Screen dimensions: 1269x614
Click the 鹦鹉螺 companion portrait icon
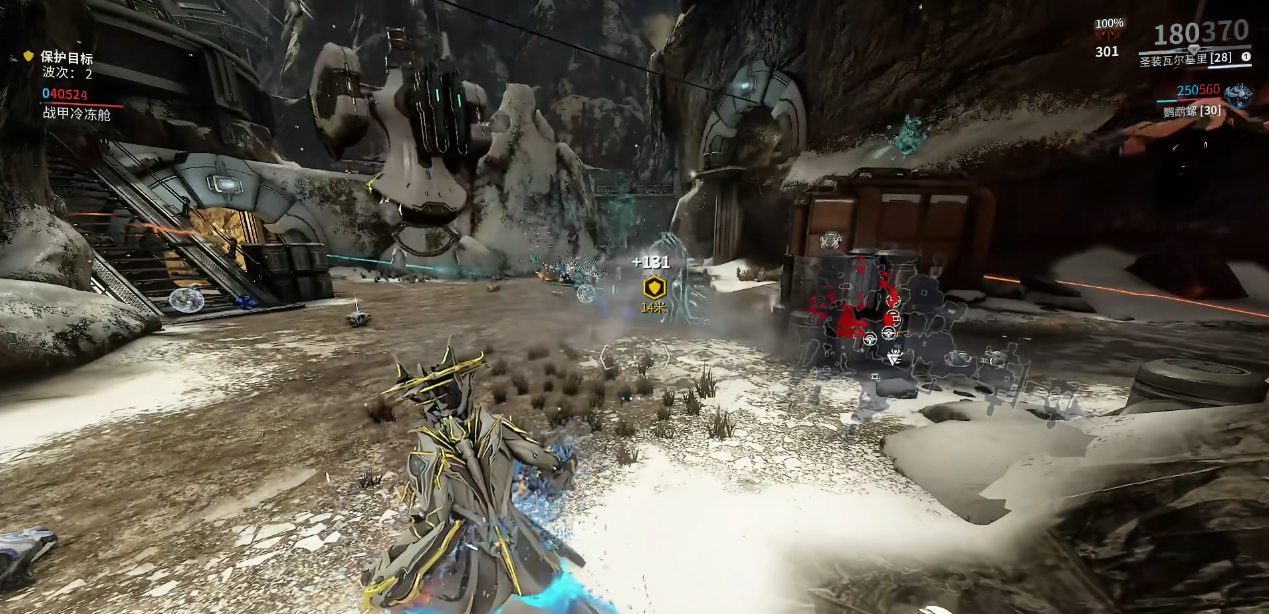pyautogui.click(x=1238, y=96)
